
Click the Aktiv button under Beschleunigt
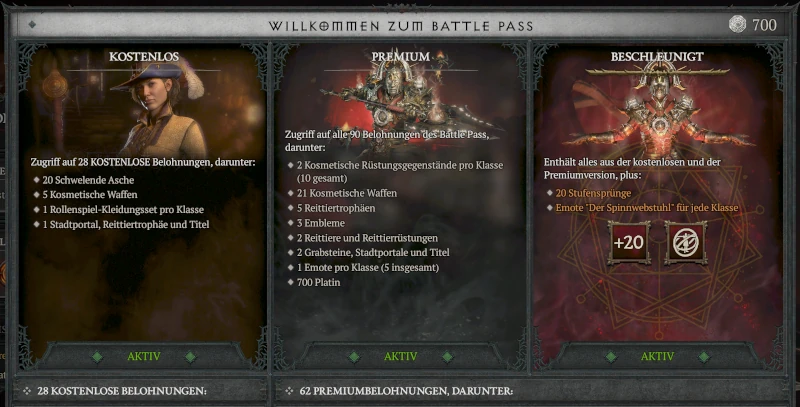[x=657, y=356]
